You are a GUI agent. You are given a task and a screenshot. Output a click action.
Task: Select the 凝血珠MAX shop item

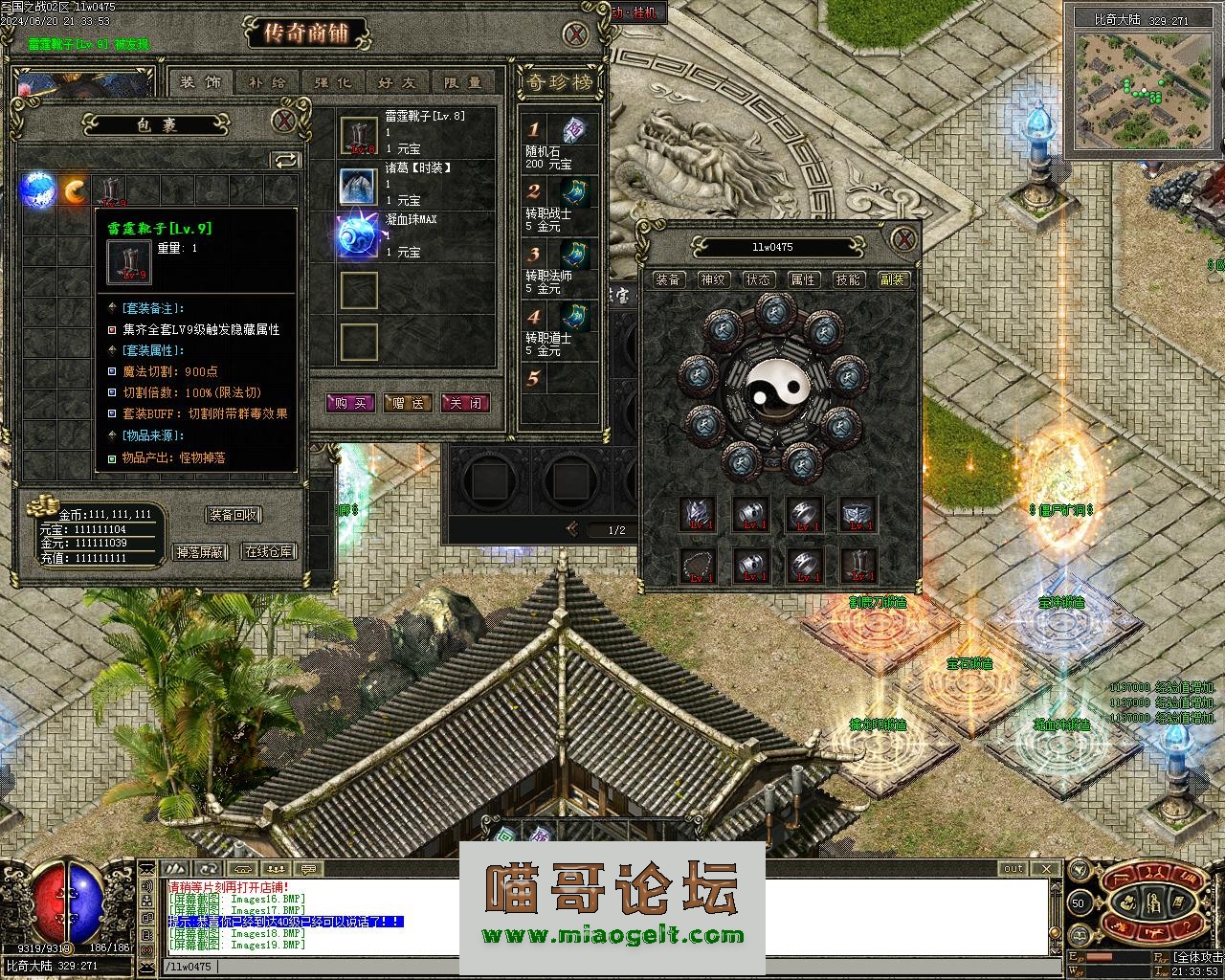(x=359, y=236)
